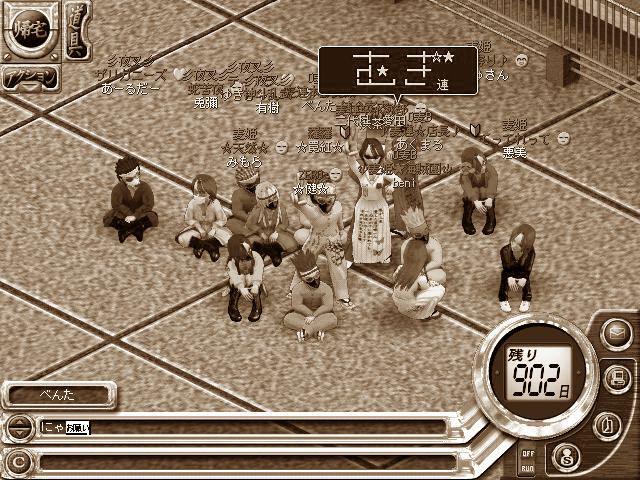Select the door exit icon
This screenshot has height=480, width=640.
(x=606, y=424)
